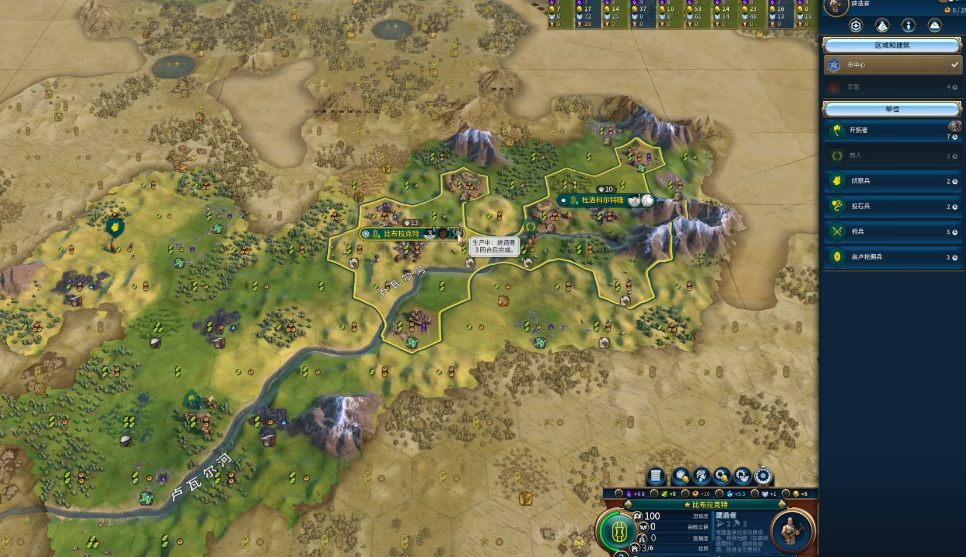The height and width of the screenshot is (557, 966).
Task: Choose the 军营 (Encampment) district entry
Action: click(890, 87)
